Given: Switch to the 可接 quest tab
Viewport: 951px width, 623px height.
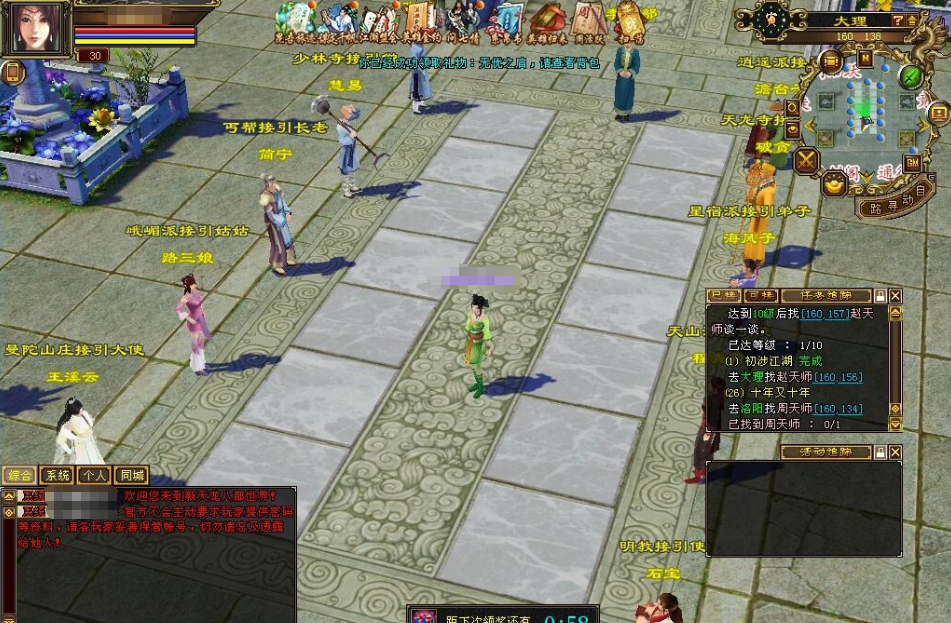Looking at the screenshot, I should click(759, 296).
